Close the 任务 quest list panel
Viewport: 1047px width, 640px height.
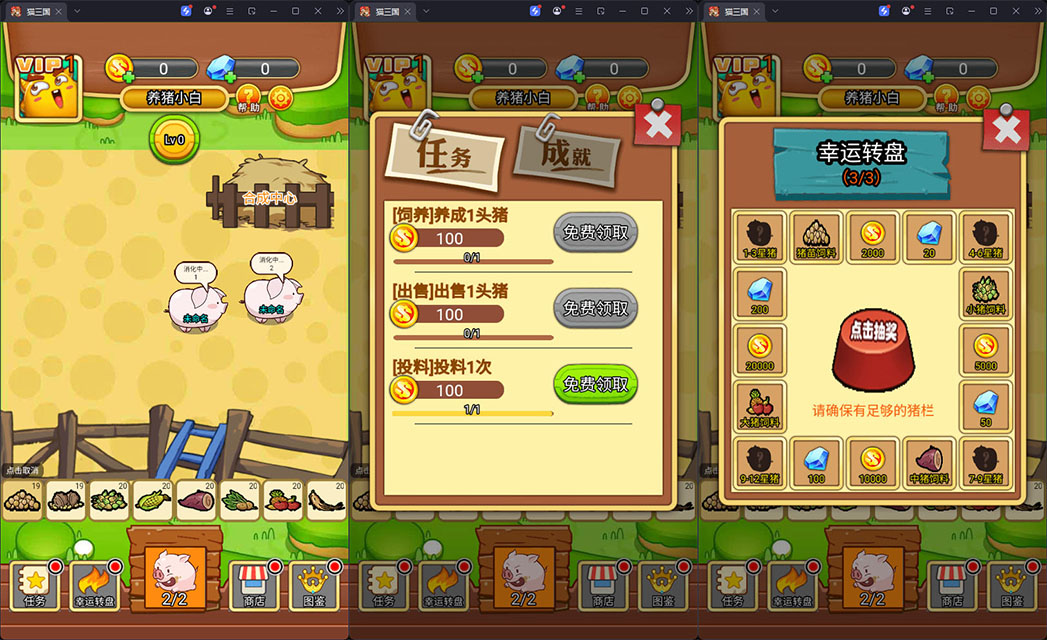pos(657,125)
